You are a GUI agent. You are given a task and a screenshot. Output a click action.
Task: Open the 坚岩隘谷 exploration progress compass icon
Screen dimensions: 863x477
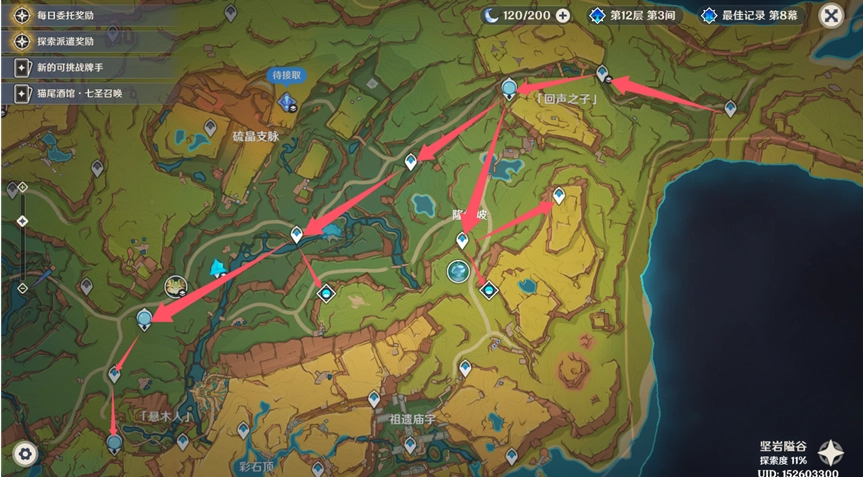[830, 451]
